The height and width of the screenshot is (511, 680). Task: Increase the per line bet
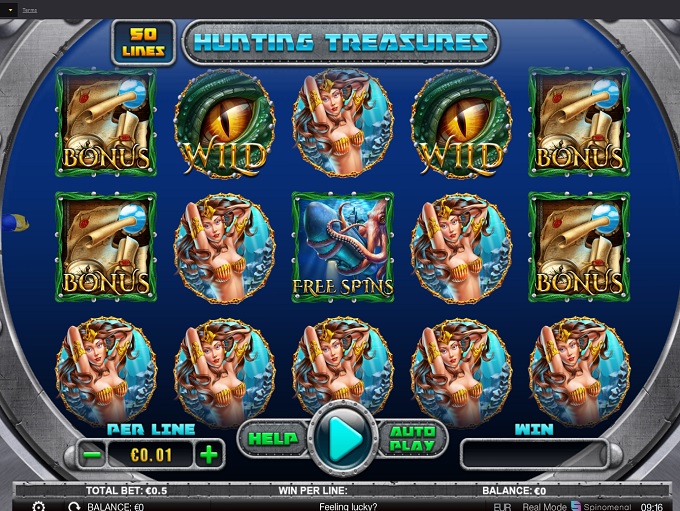[x=209, y=455]
